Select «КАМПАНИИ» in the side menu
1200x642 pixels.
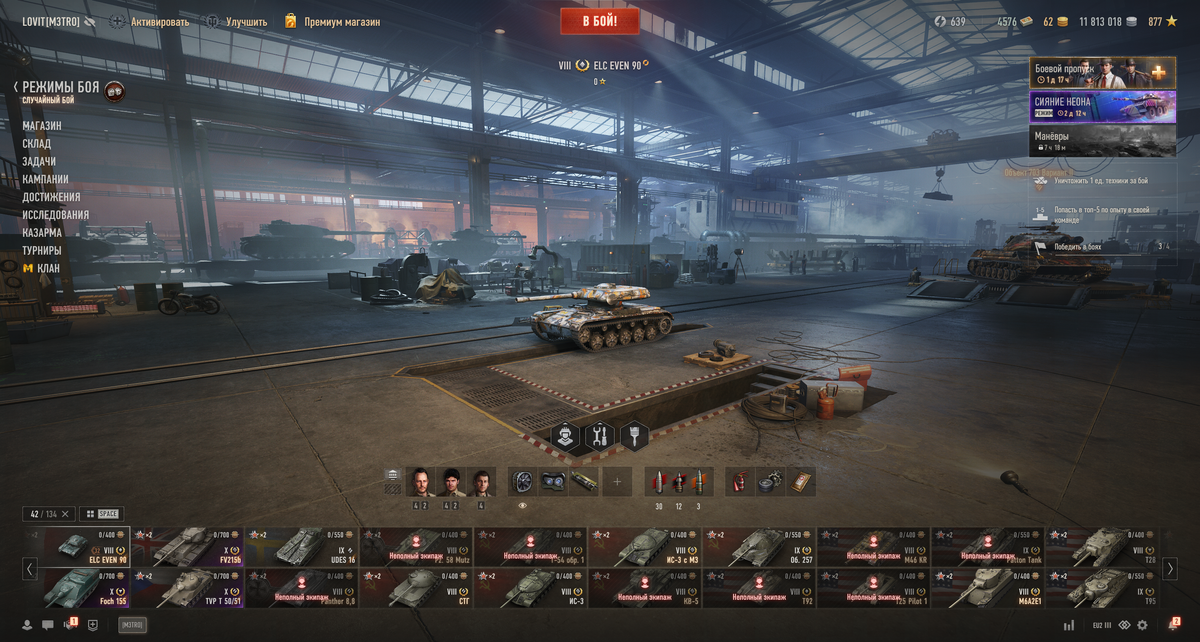pos(45,179)
